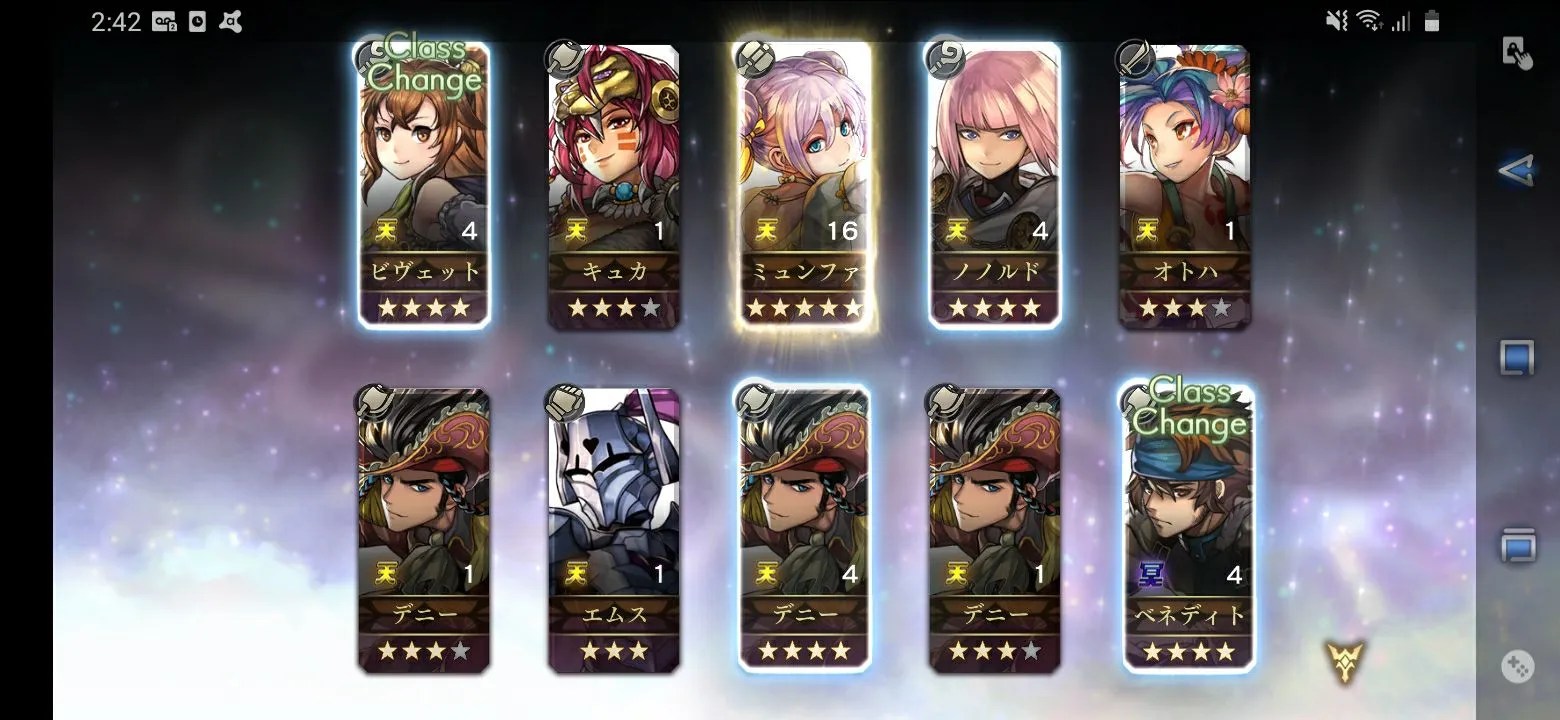1560x720 pixels.
Task: Tap the red-haired キュカ card
Action: coord(613,186)
